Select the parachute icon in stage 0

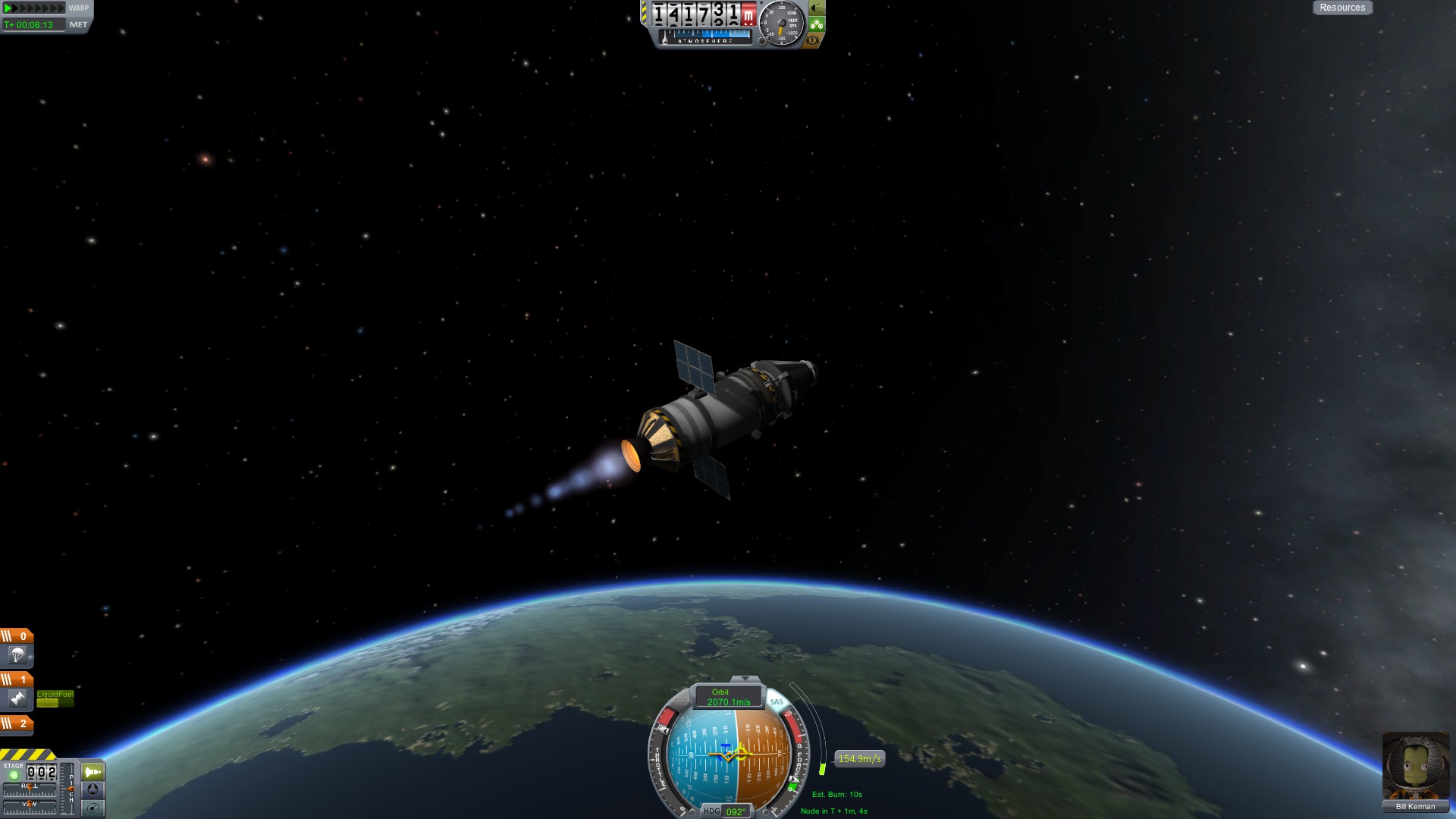(17, 655)
